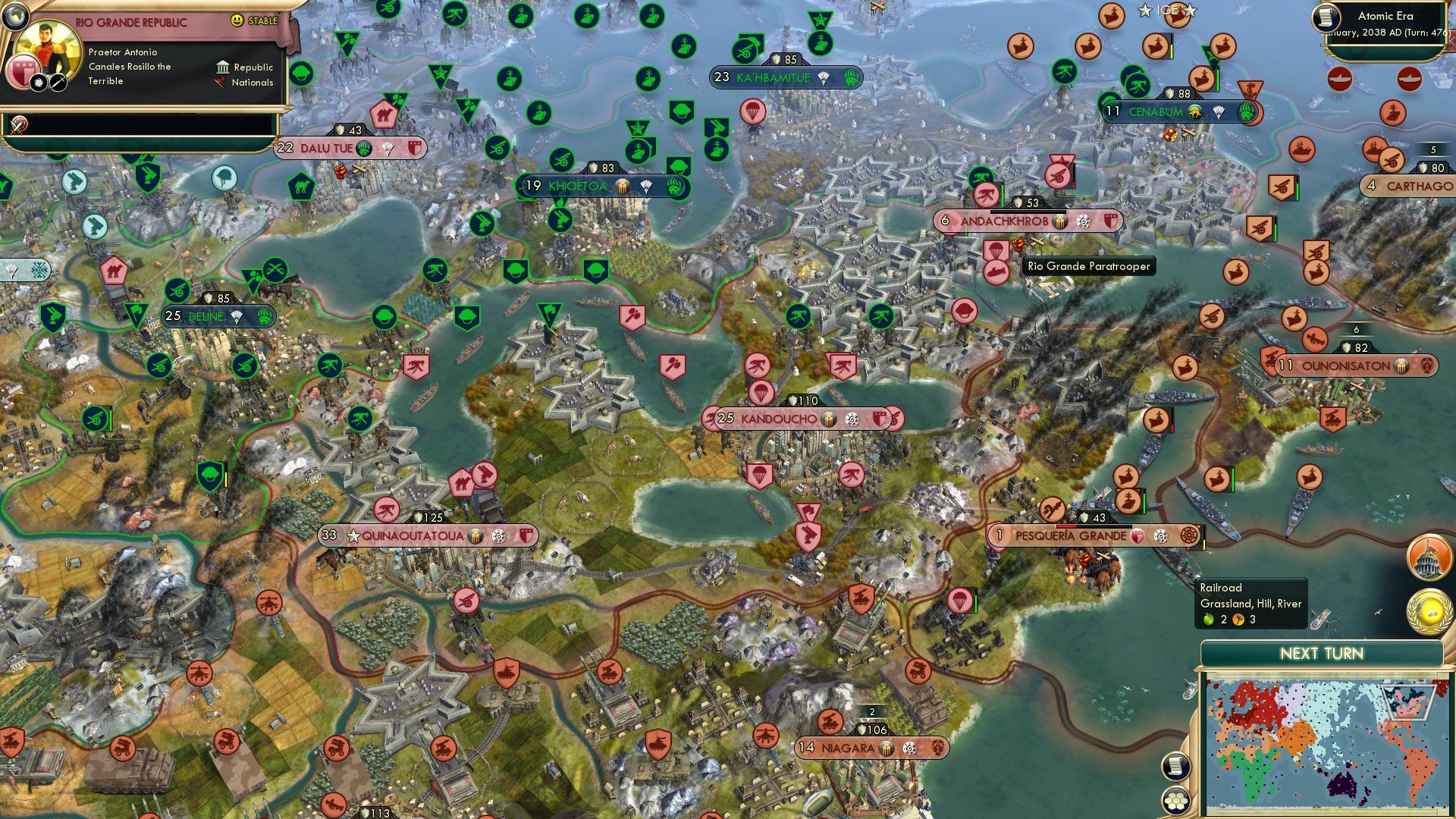The image size is (1456, 819).
Task: Click the Rio Grande Paratrooper tooltip label
Action: tap(1088, 267)
